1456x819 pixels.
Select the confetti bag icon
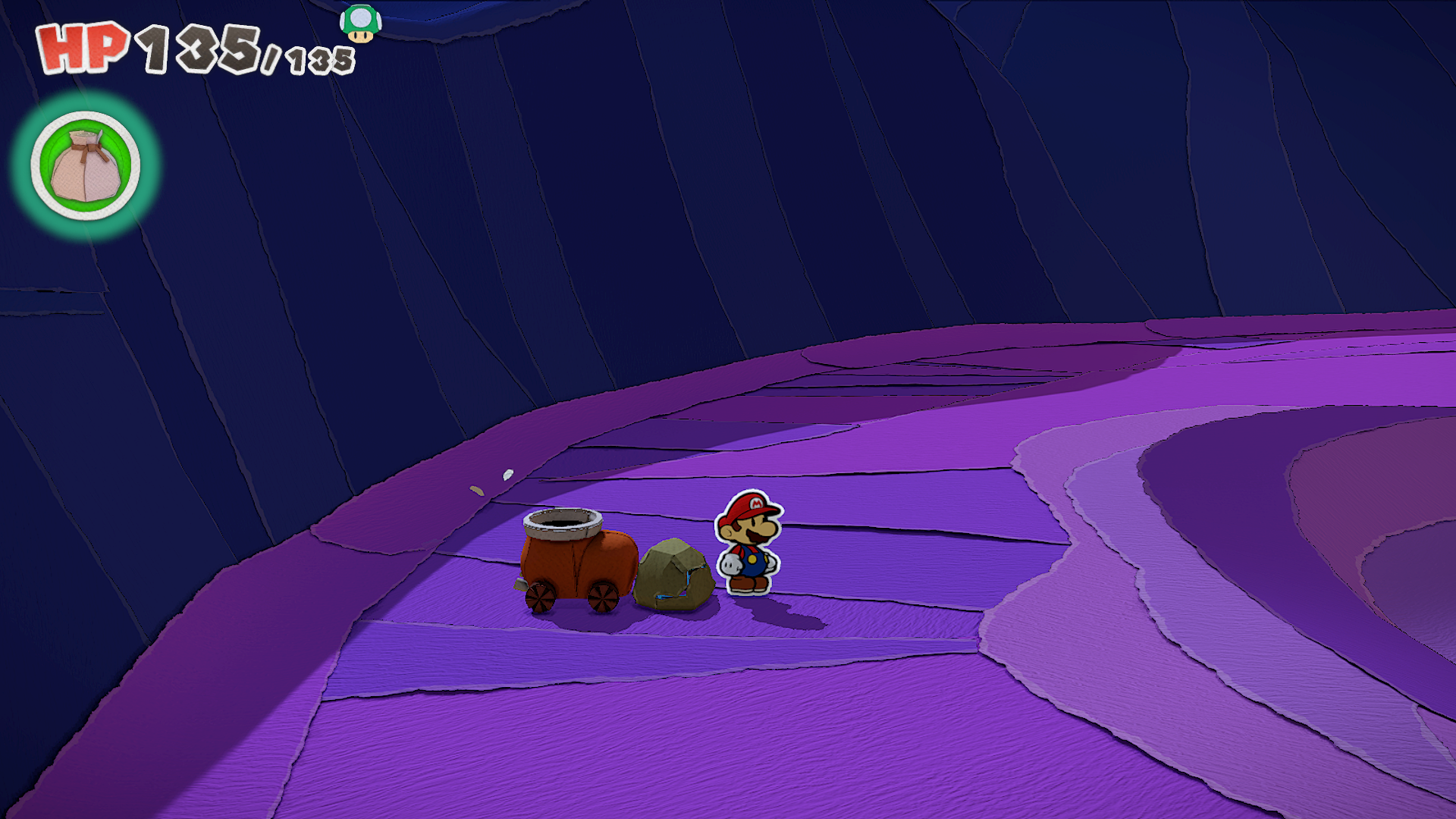[x=86, y=166]
